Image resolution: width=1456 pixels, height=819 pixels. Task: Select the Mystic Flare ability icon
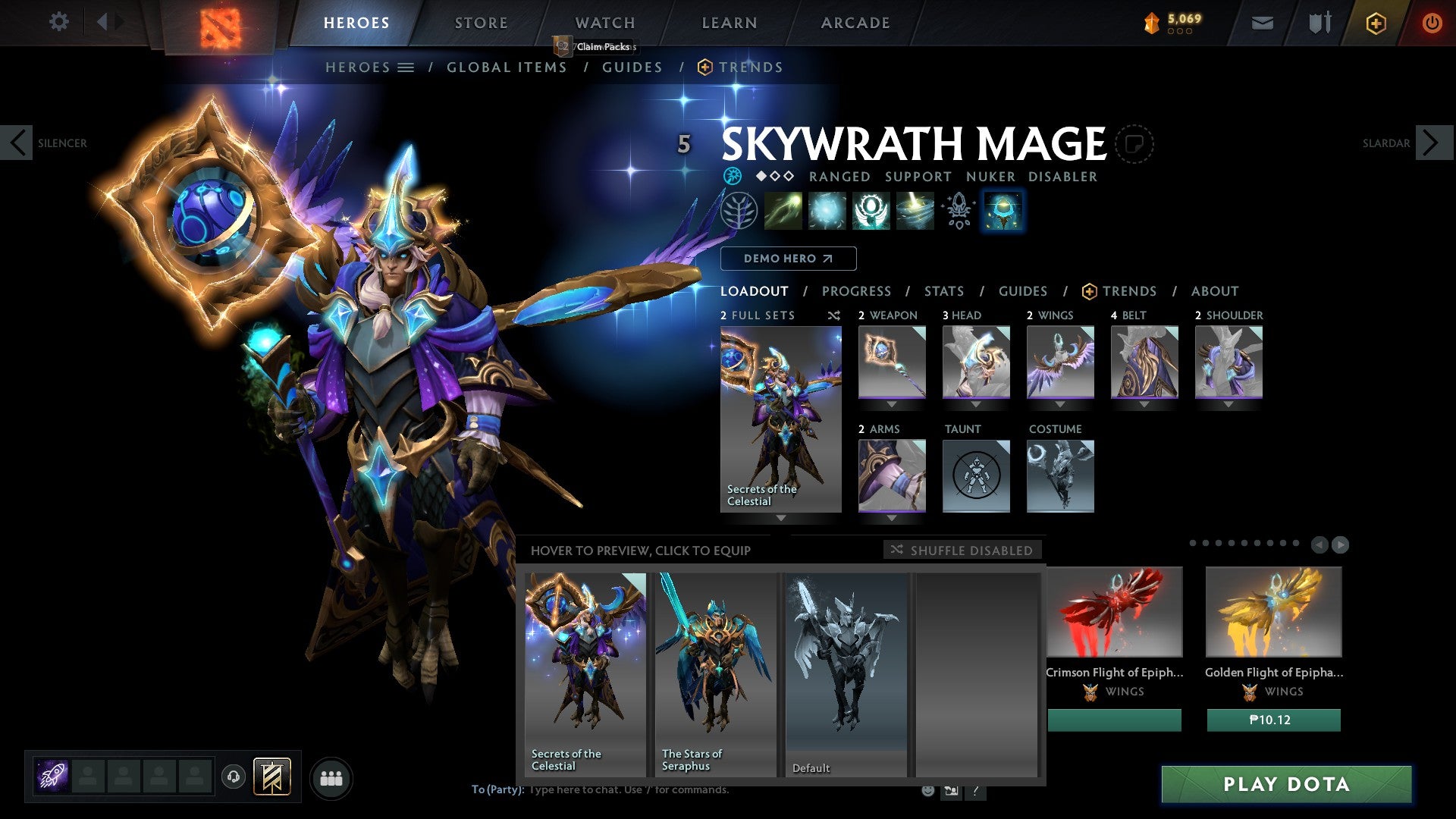pyautogui.click(x=915, y=211)
